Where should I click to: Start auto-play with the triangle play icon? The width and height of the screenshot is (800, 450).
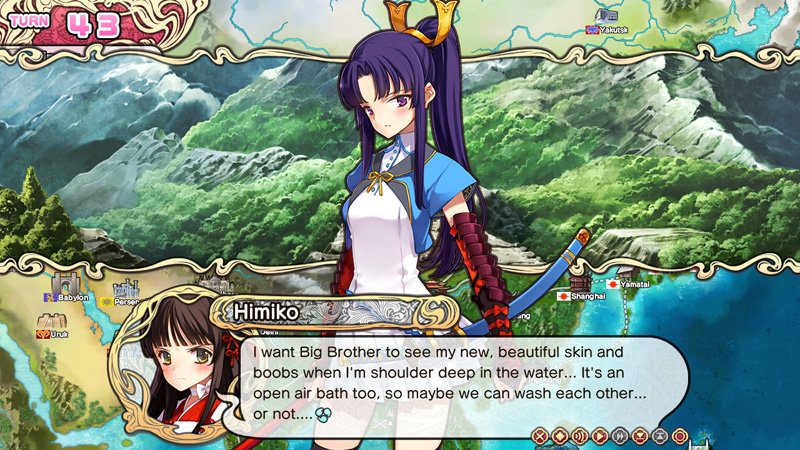pos(600,435)
